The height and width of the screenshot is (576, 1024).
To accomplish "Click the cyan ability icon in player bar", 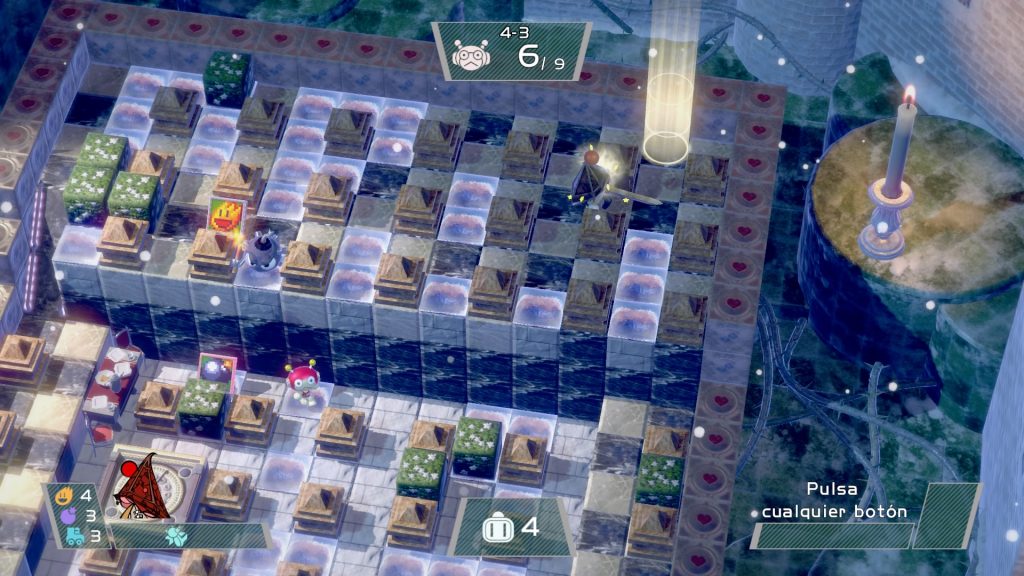I will [176, 535].
